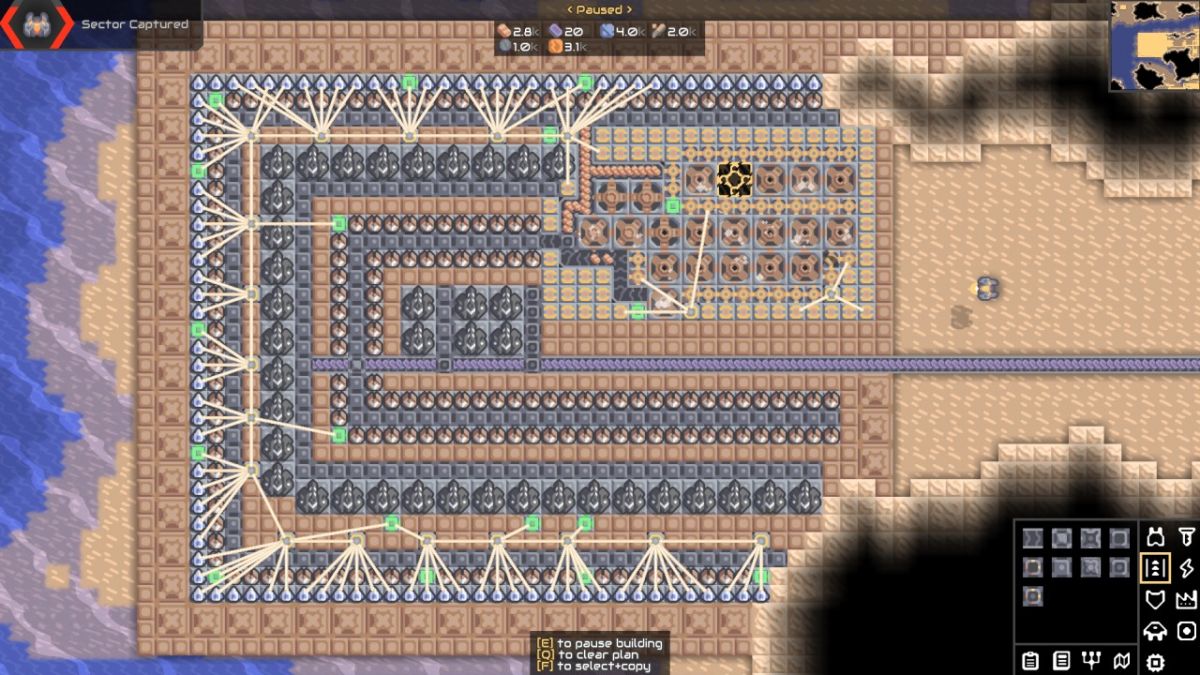
Task: Open the turret build category
Action: pos(1156,539)
